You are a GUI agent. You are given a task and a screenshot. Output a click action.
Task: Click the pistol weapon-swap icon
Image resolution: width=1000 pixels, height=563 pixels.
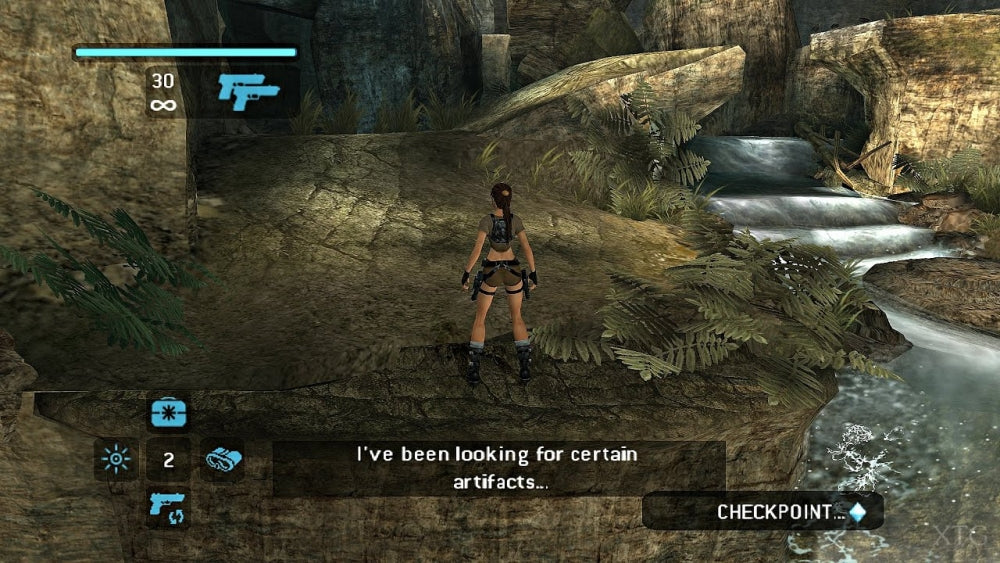[167, 507]
